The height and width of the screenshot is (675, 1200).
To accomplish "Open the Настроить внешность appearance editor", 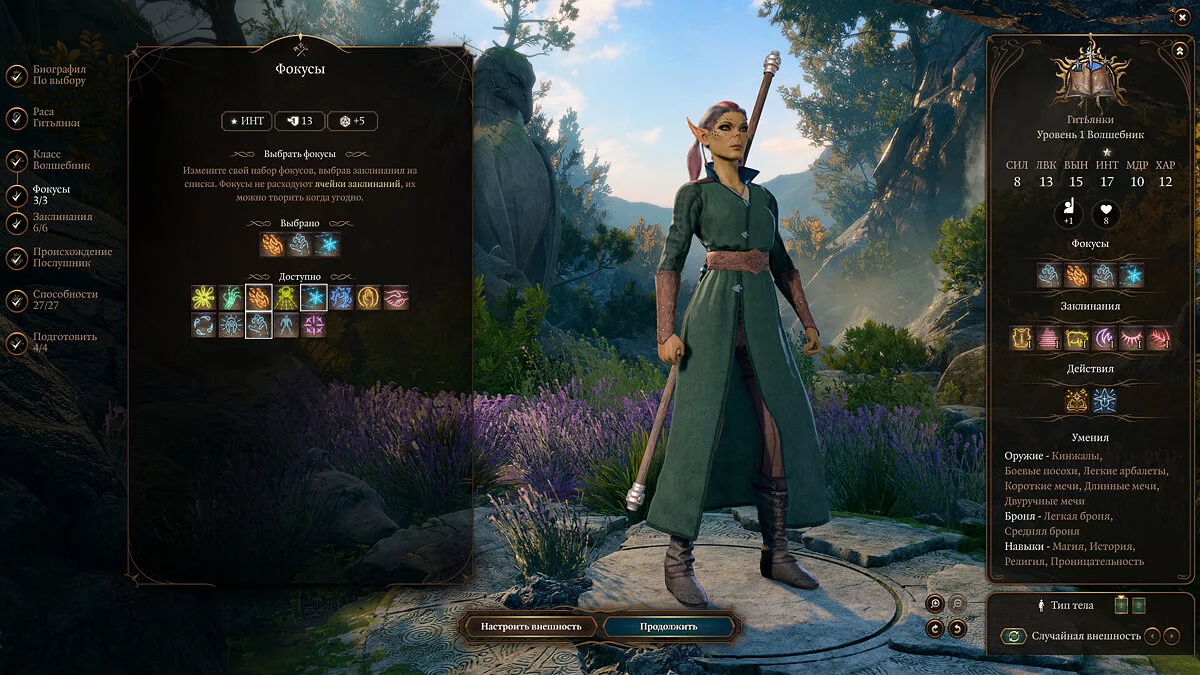I will click(x=531, y=627).
